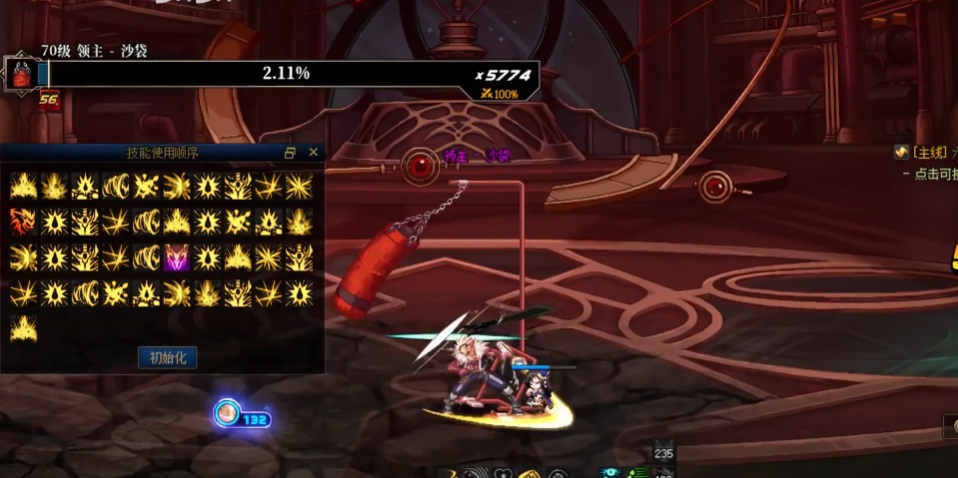The height and width of the screenshot is (478, 958).
Task: Click the sandbag boss portrait icon
Action: click(22, 75)
